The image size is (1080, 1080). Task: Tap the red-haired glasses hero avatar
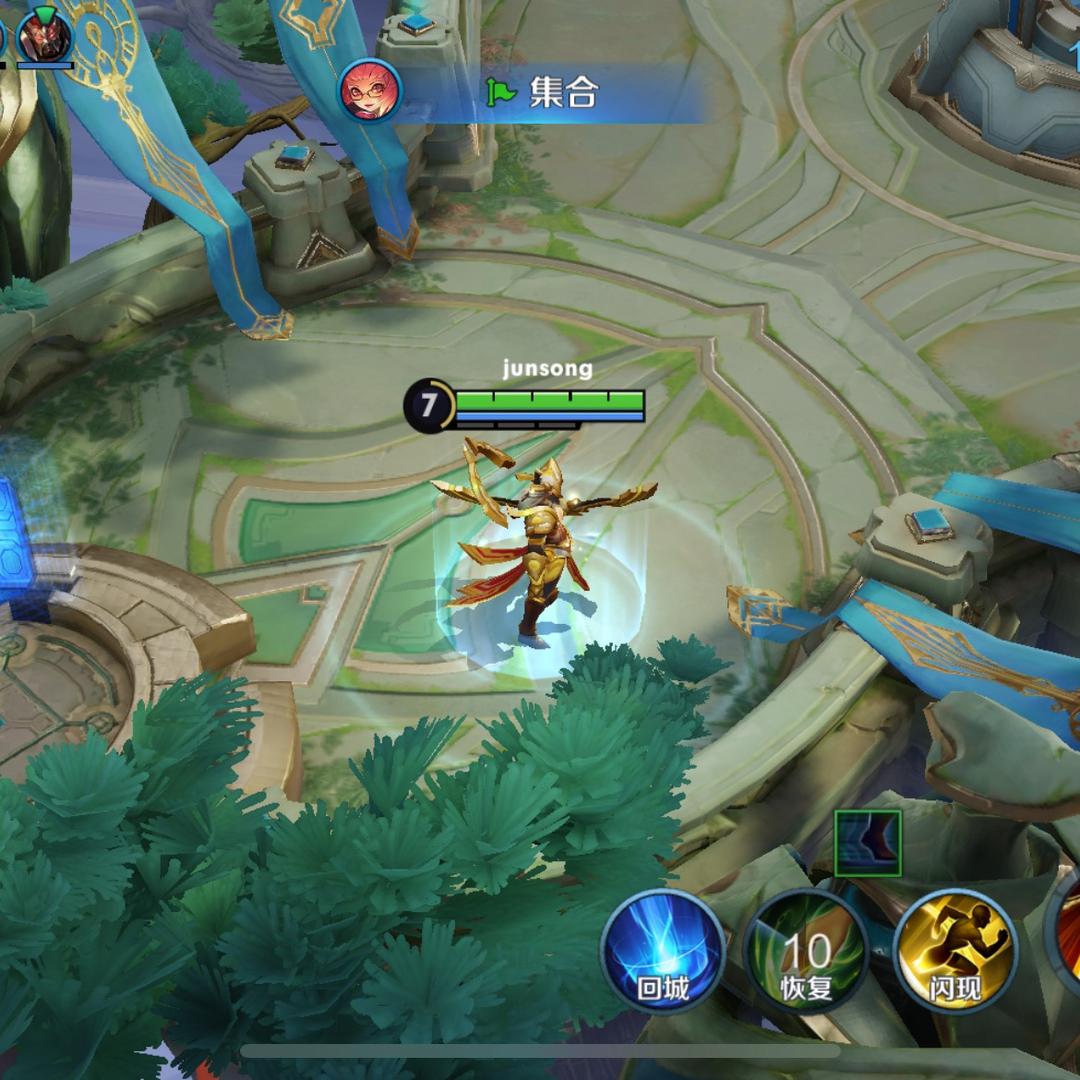point(371,91)
